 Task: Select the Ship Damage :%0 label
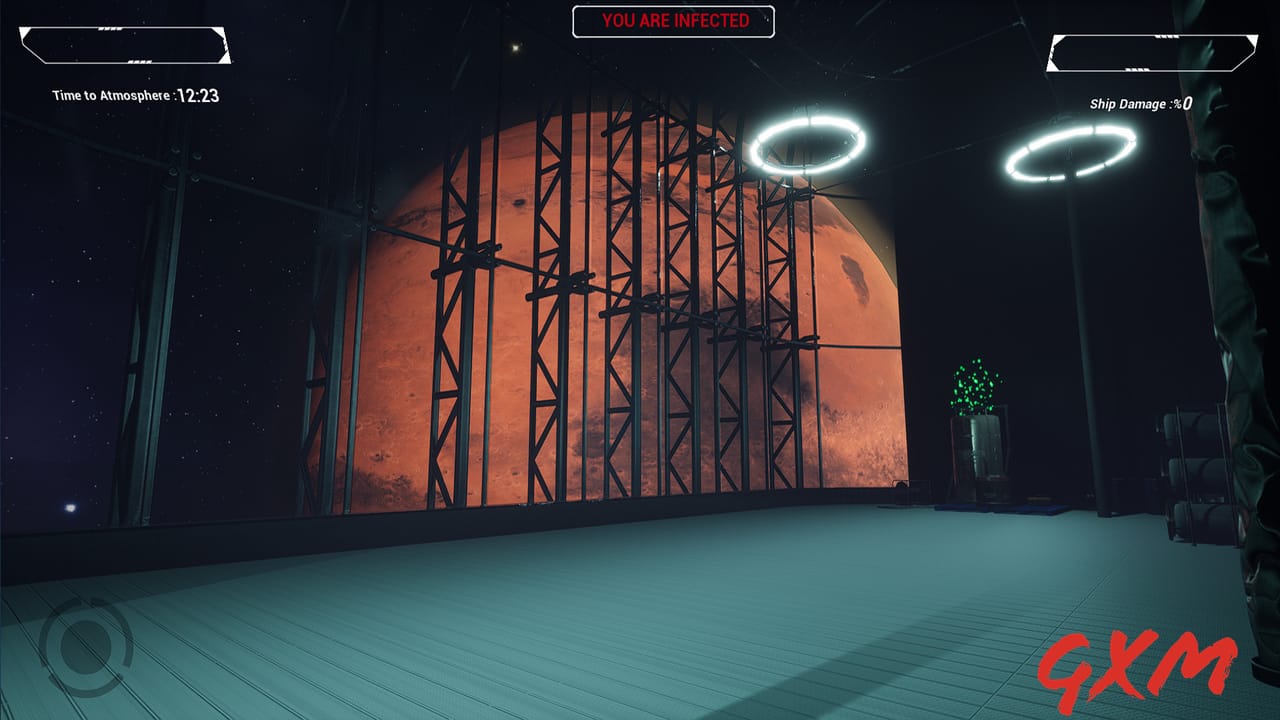click(1138, 100)
